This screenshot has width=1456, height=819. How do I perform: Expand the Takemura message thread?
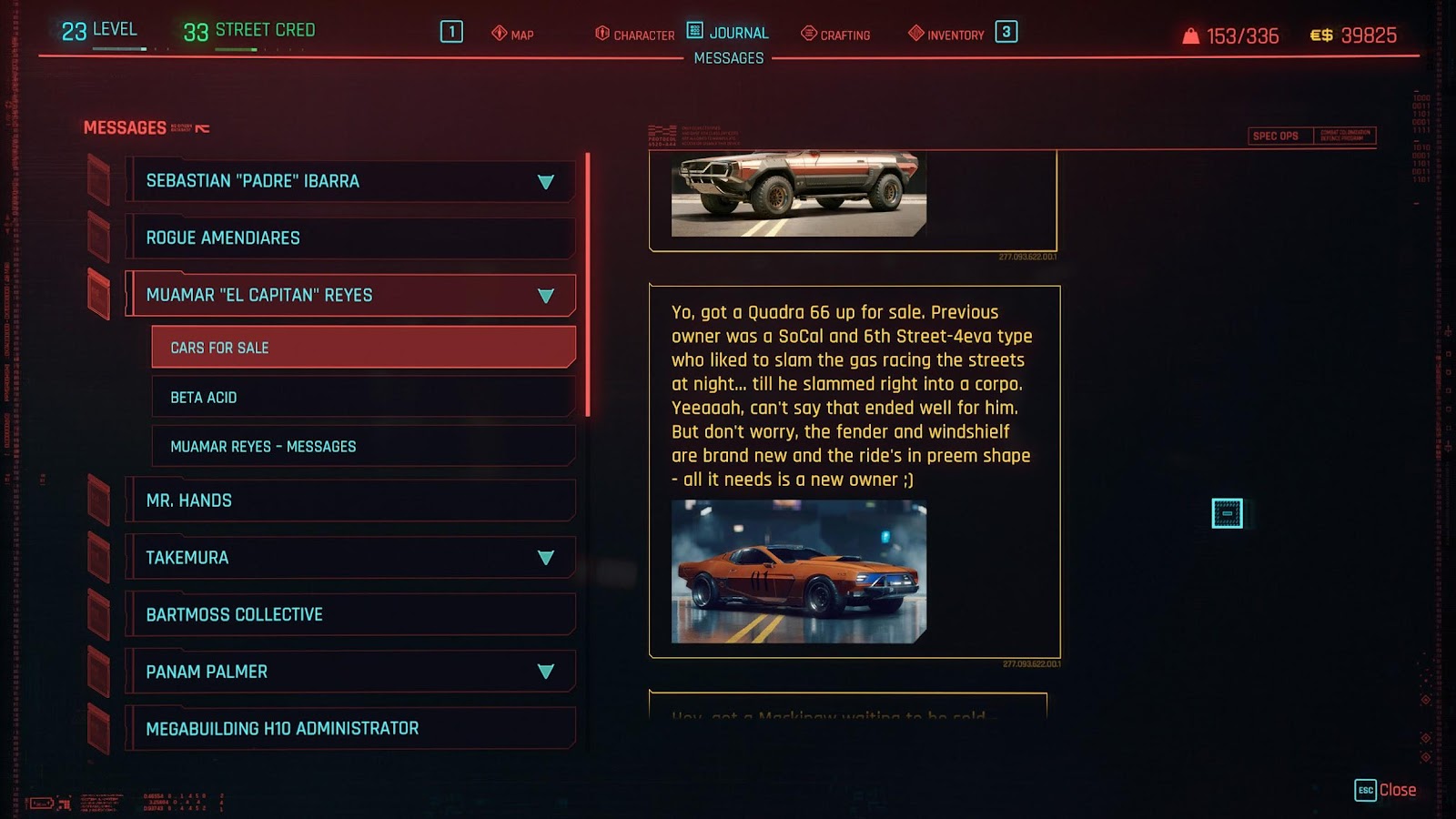pos(544,557)
